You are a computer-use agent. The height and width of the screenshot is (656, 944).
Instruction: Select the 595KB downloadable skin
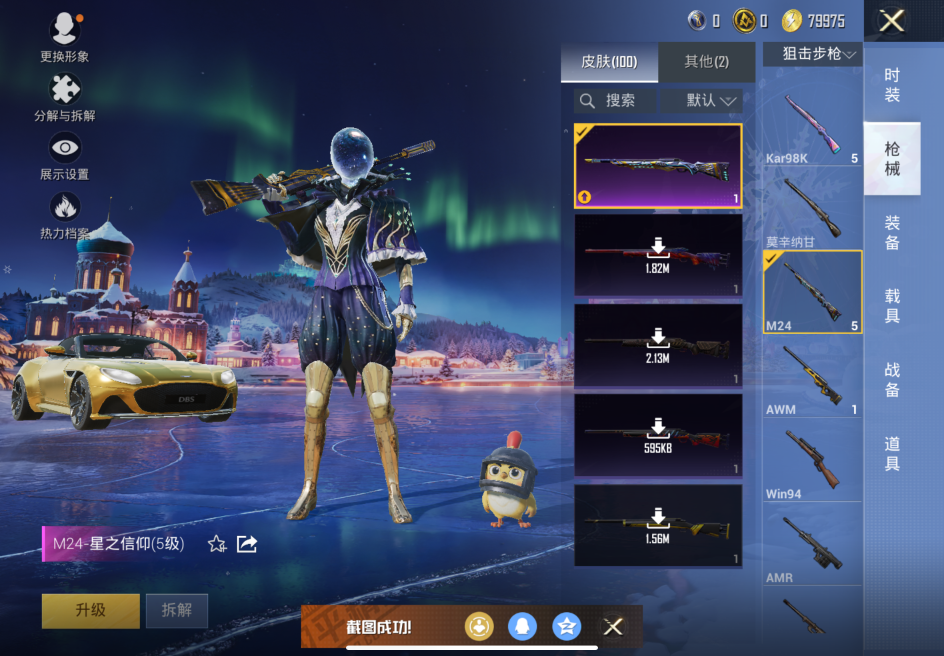[x=657, y=435]
